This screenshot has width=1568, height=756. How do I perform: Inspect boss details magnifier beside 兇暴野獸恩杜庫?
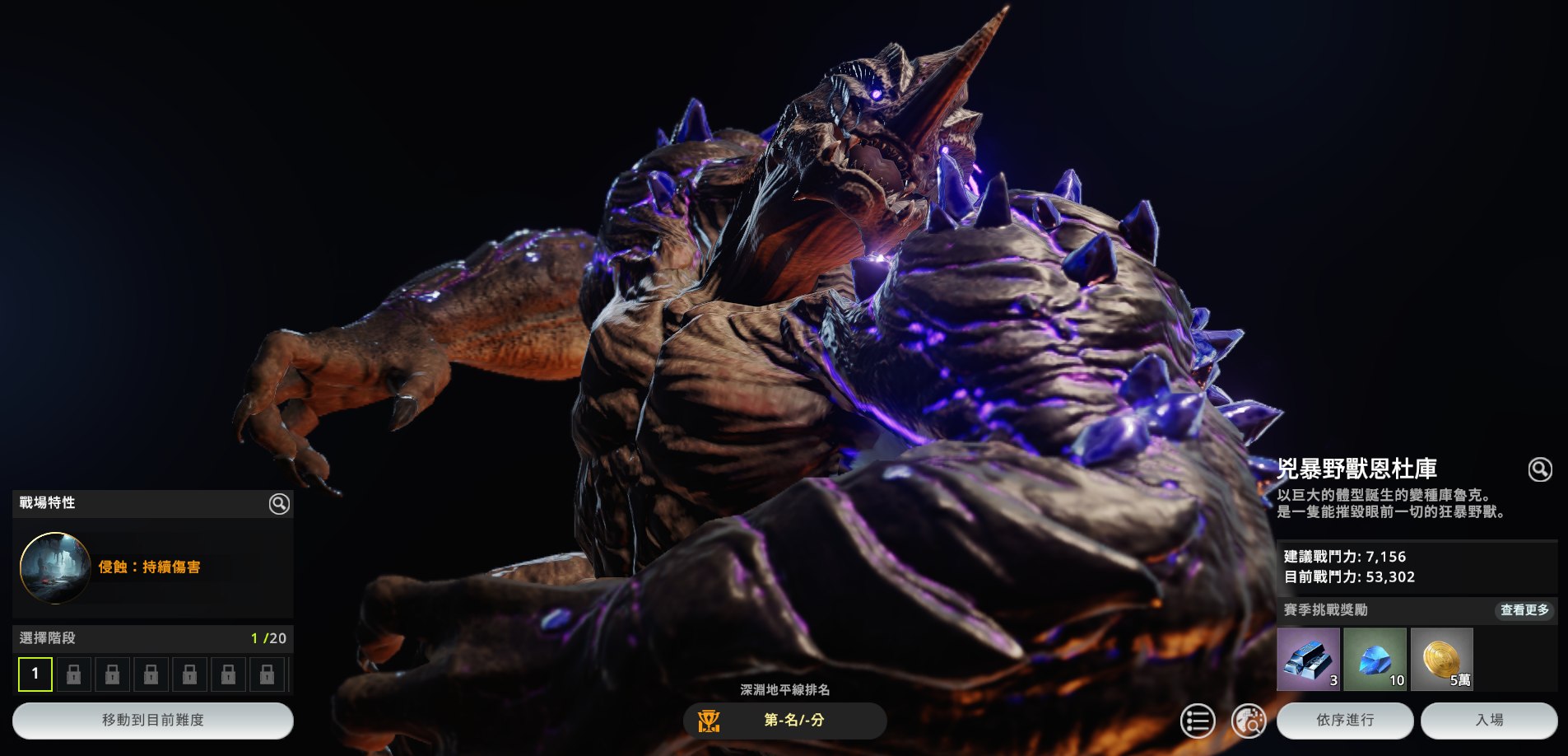point(1539,469)
